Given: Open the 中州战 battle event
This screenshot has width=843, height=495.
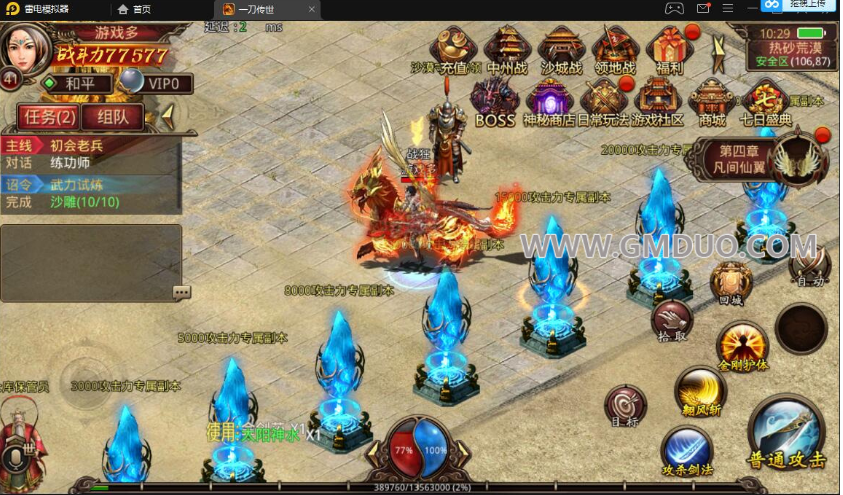Looking at the screenshot, I should tap(506, 50).
